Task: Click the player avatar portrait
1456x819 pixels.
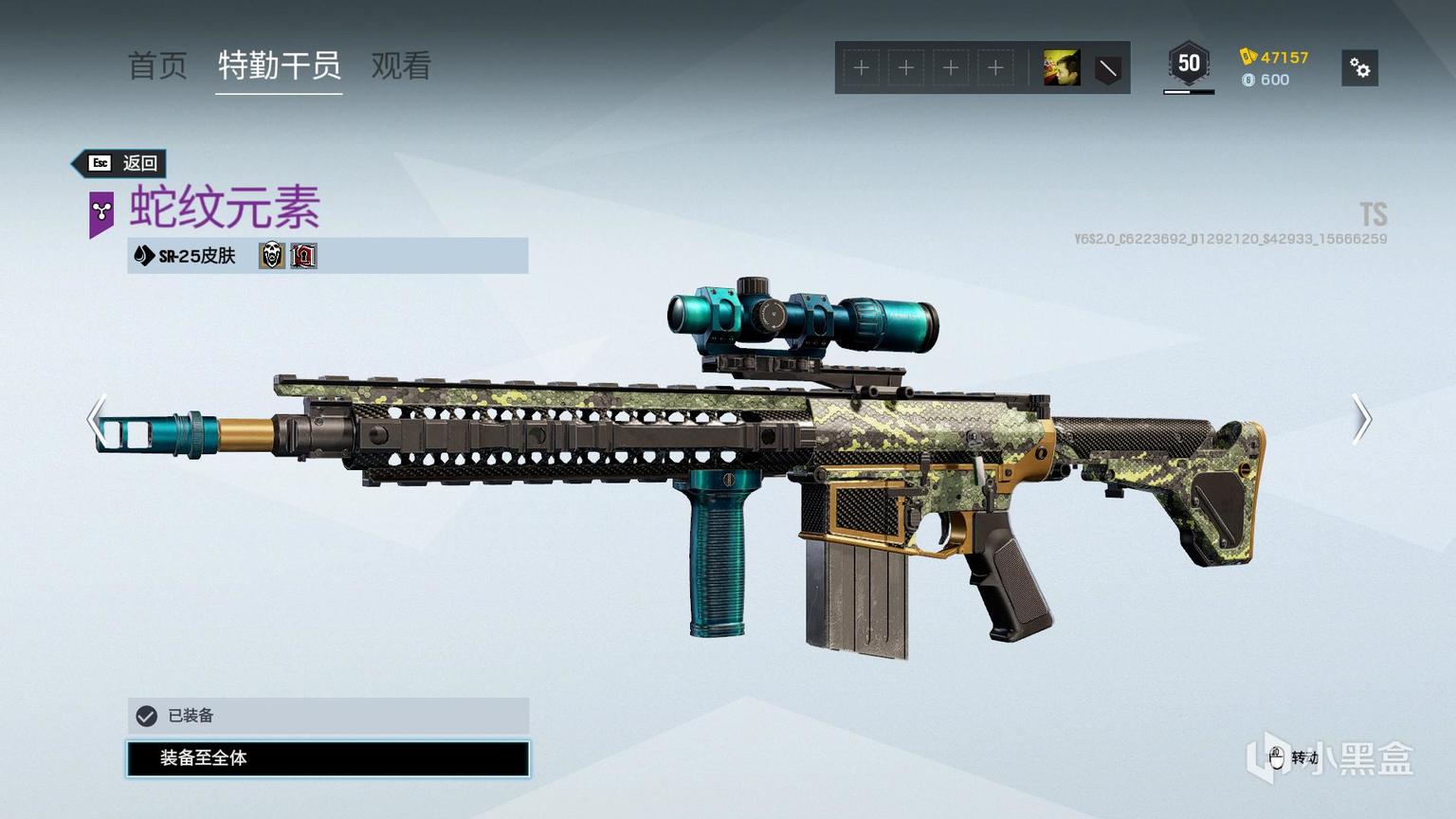Action: tap(1061, 68)
